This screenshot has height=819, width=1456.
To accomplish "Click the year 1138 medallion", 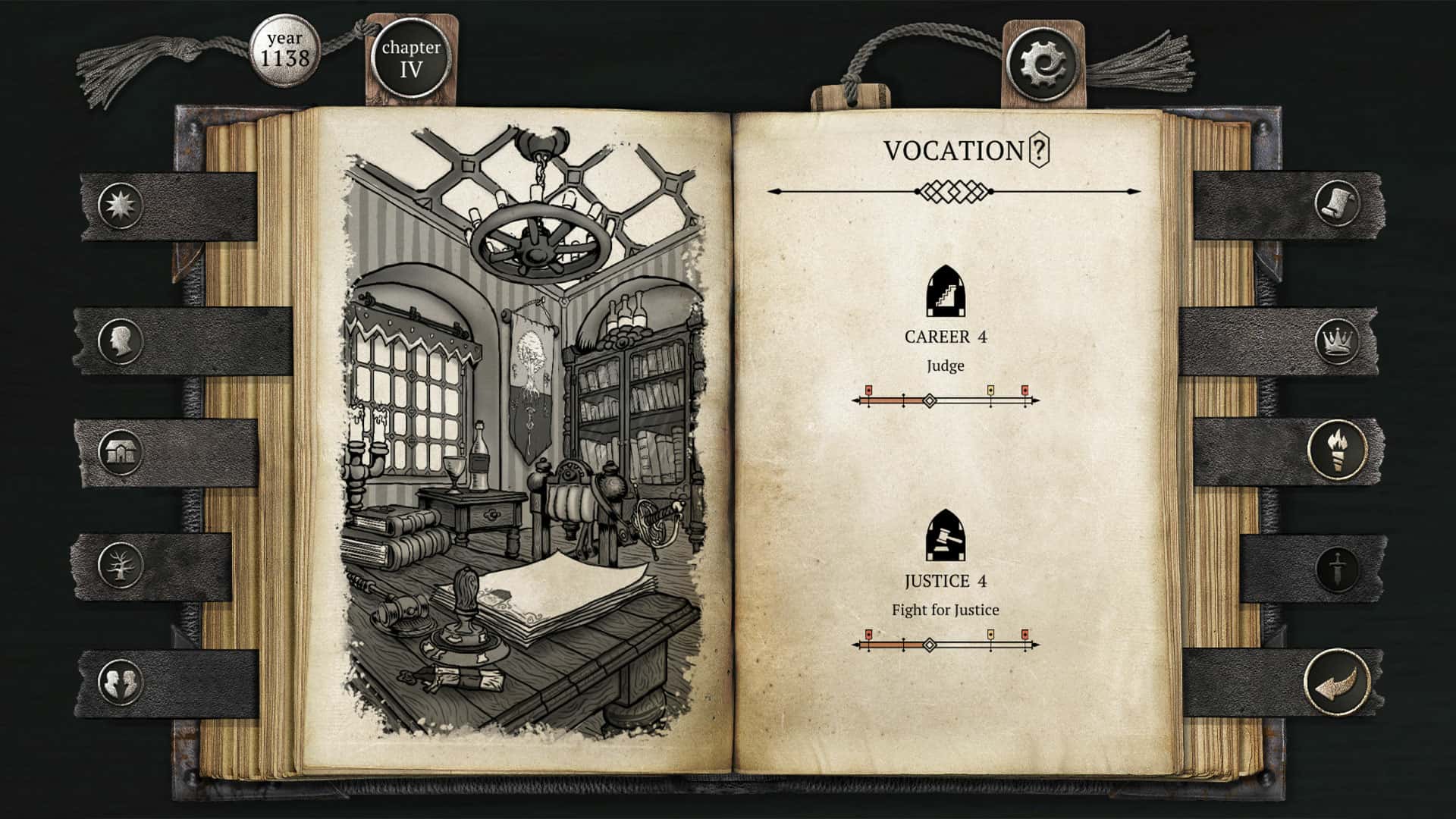I will coord(285,49).
